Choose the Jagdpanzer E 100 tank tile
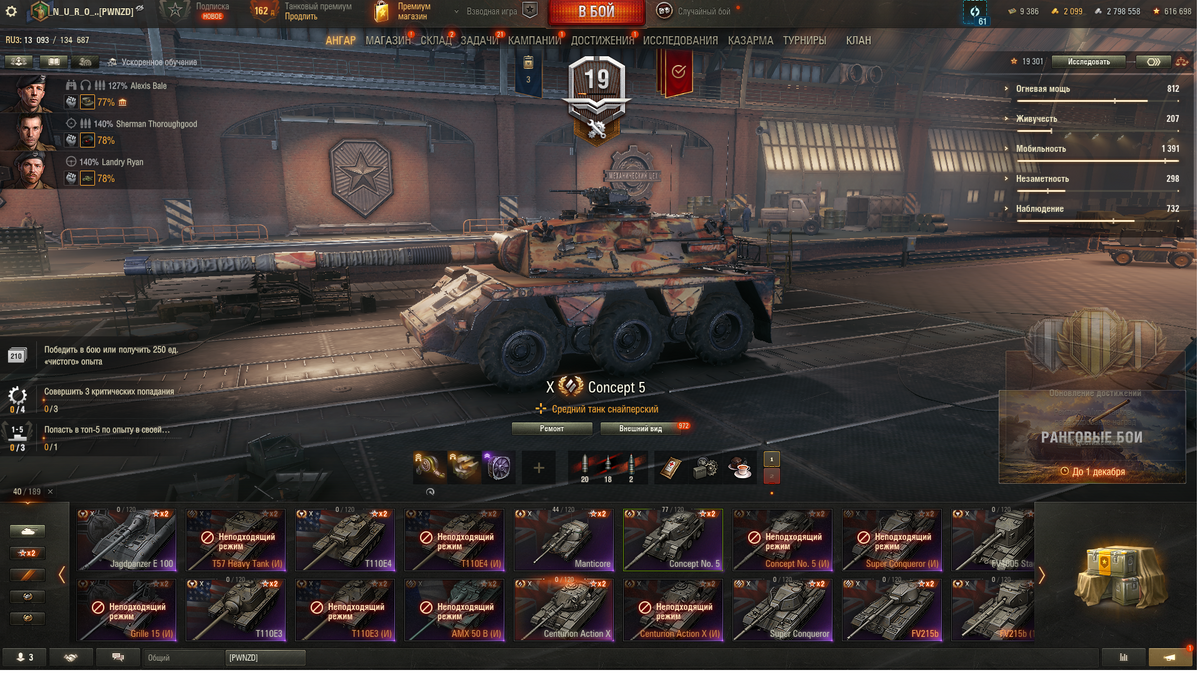The width and height of the screenshot is (1200, 675). click(127, 540)
